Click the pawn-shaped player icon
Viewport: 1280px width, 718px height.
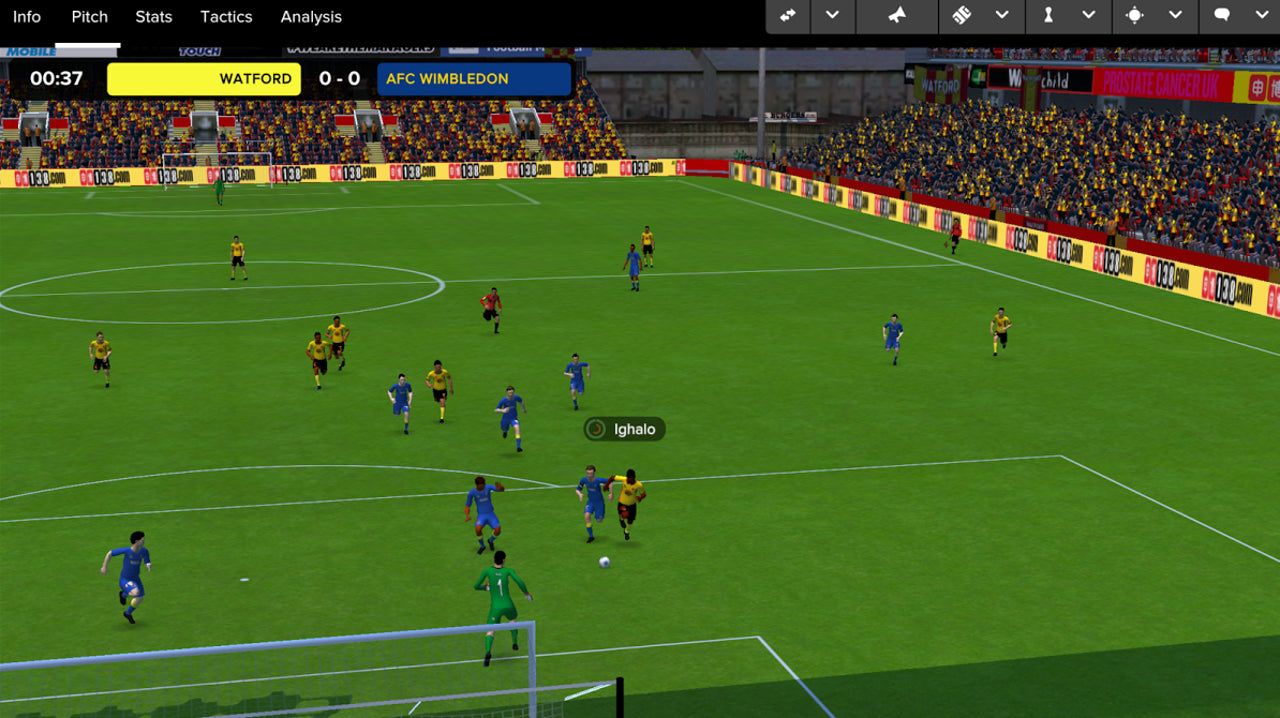(1048, 16)
